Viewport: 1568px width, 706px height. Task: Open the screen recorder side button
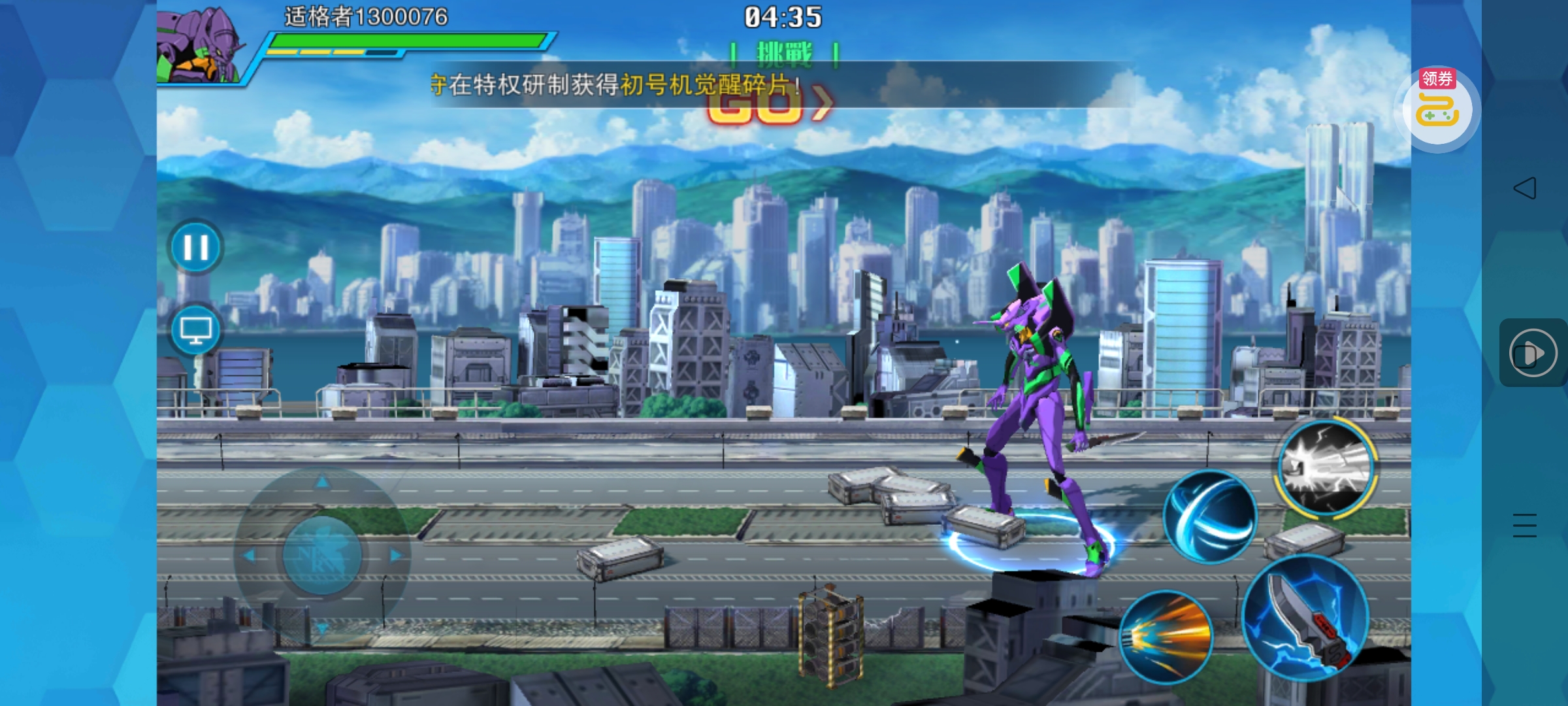tap(1533, 353)
